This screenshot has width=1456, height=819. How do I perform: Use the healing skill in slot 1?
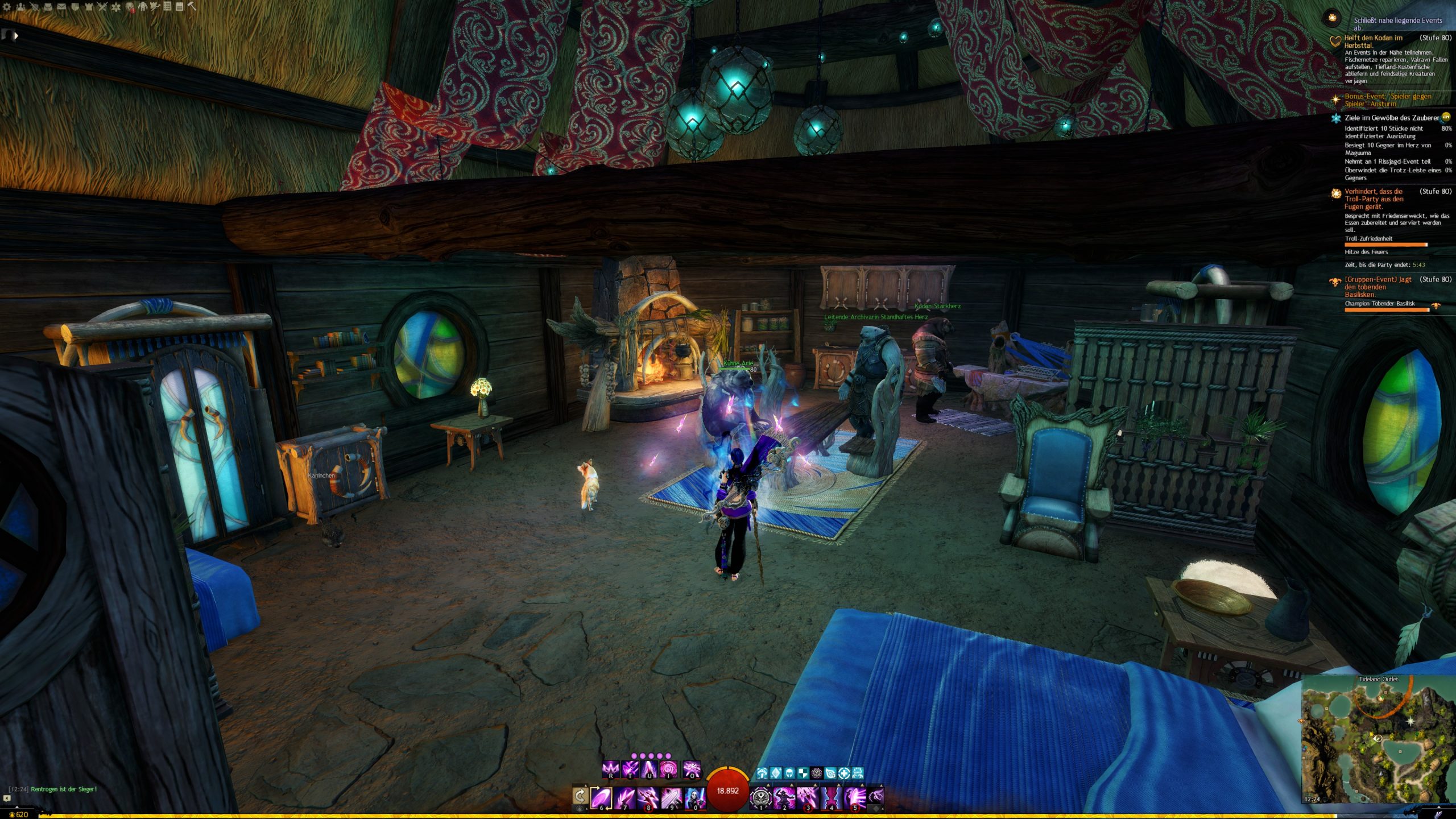(x=760, y=797)
